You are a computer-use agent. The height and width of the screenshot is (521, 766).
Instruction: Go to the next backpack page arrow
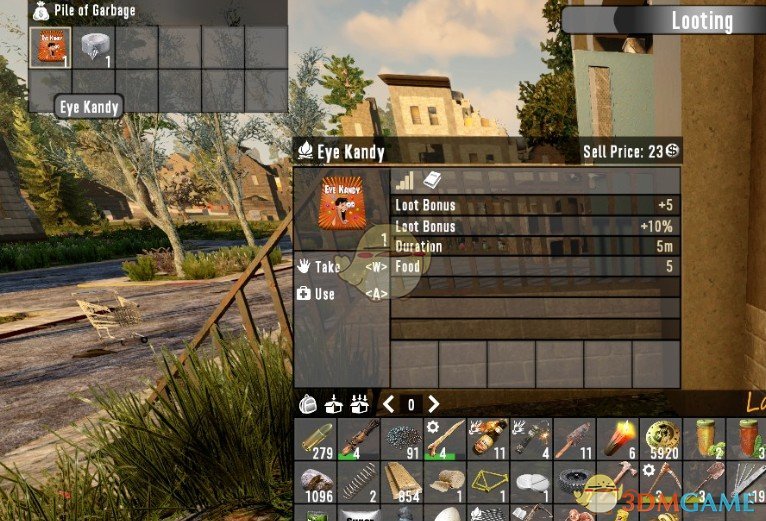(433, 404)
